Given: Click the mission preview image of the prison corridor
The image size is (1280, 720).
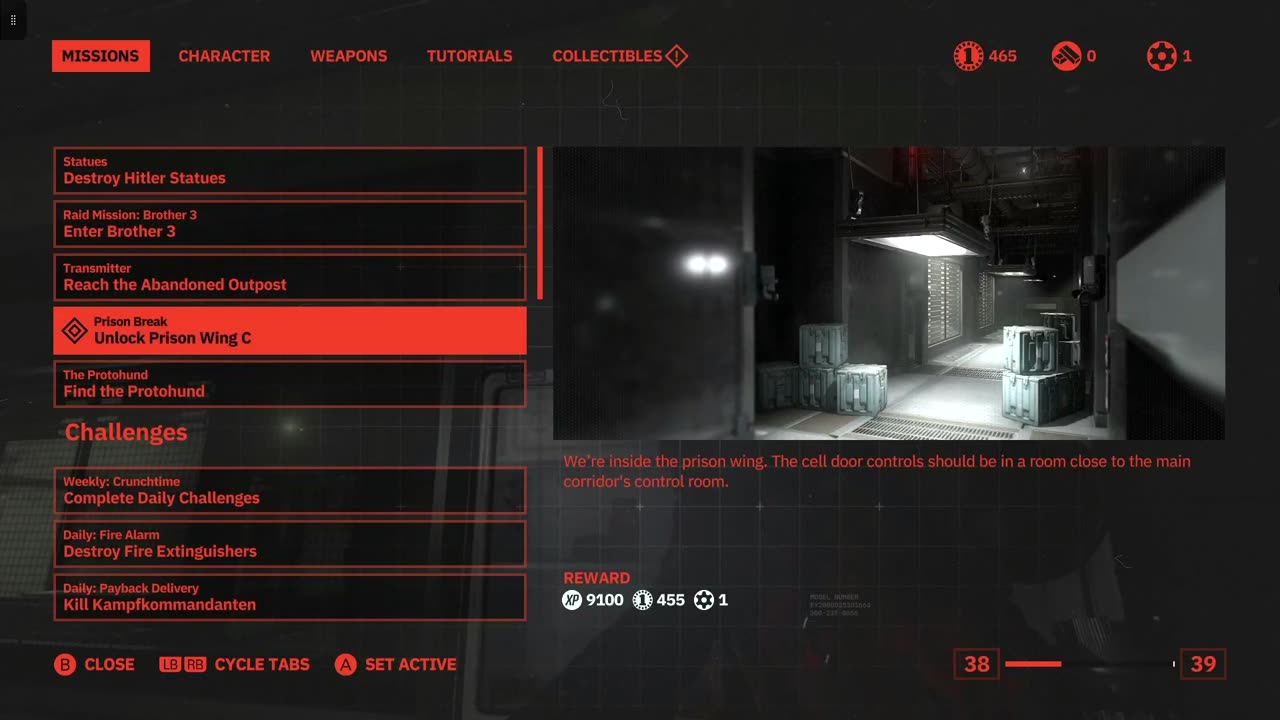Looking at the screenshot, I should pyautogui.click(x=888, y=292).
